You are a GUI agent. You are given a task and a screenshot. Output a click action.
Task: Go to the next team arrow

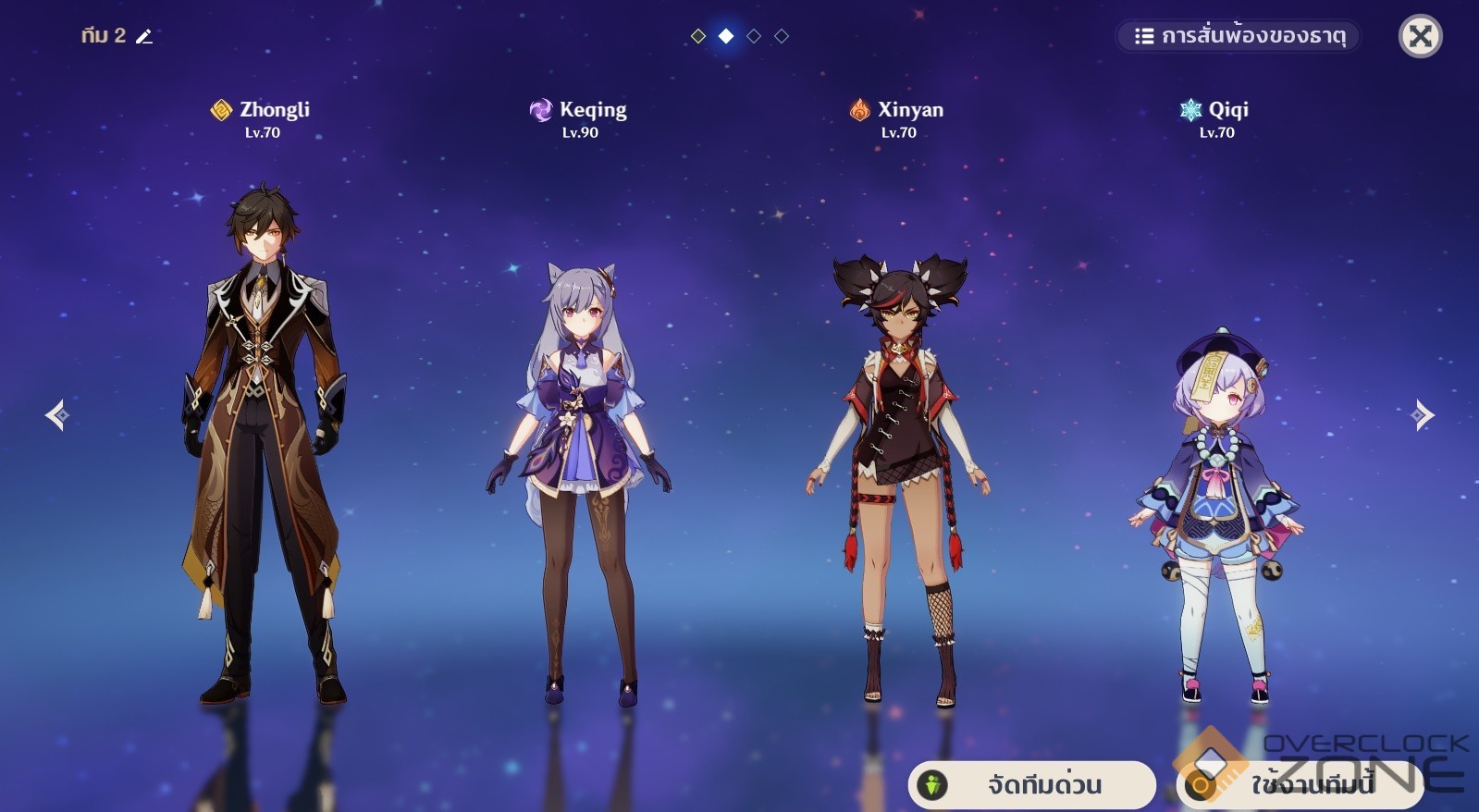click(1423, 415)
